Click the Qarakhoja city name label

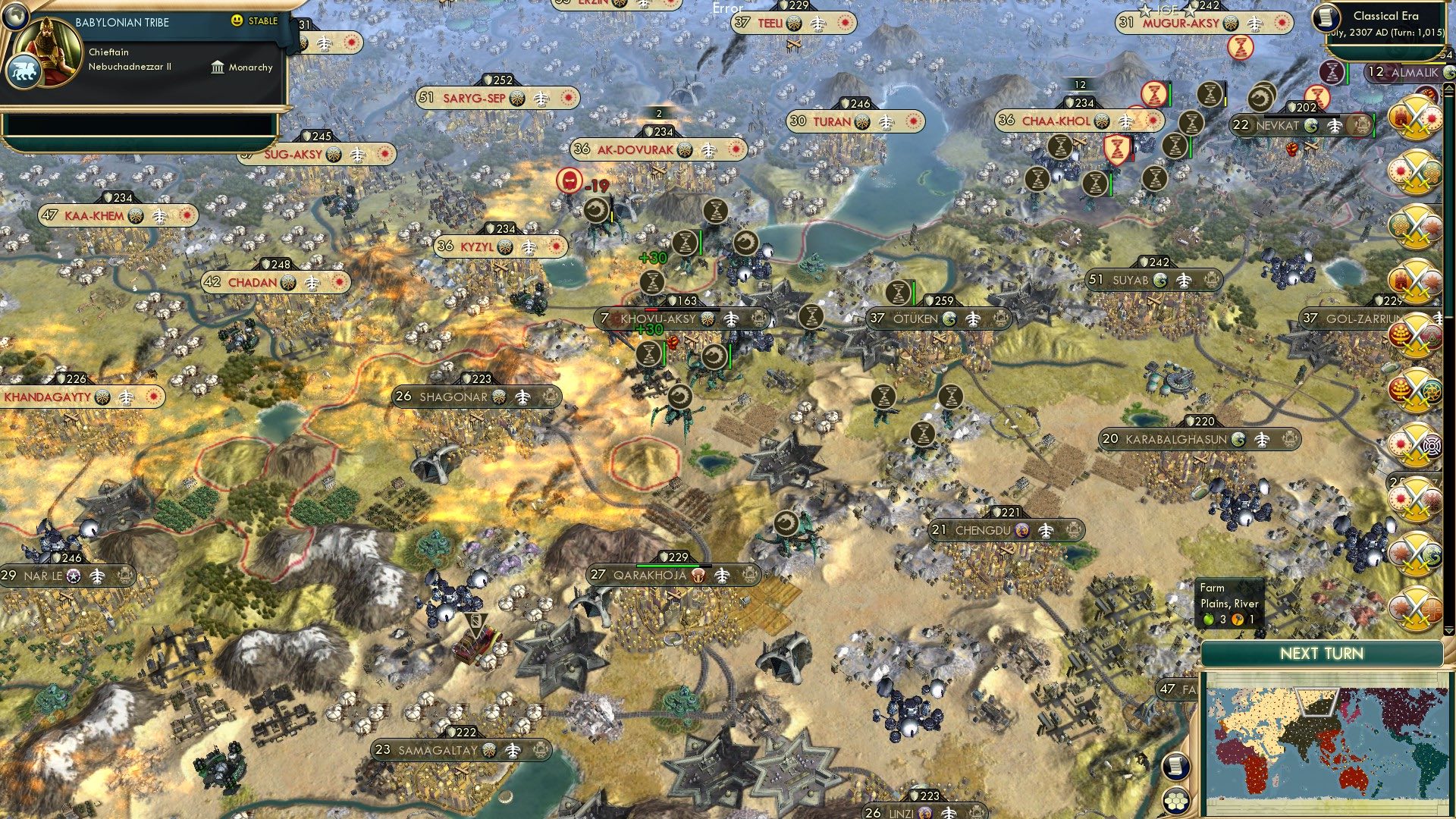(x=652, y=575)
